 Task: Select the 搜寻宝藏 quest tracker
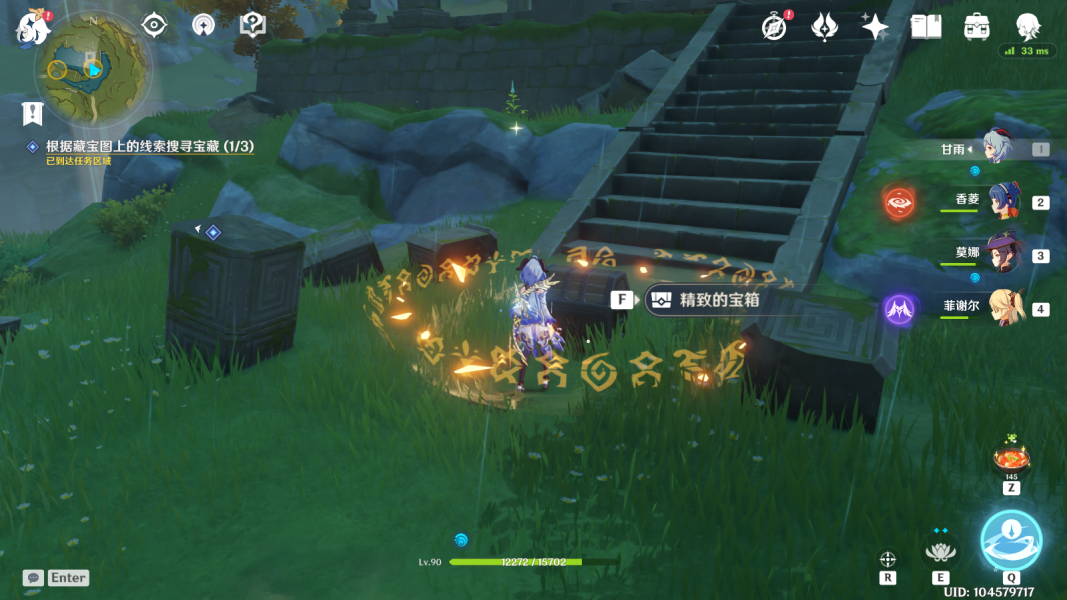point(149,147)
